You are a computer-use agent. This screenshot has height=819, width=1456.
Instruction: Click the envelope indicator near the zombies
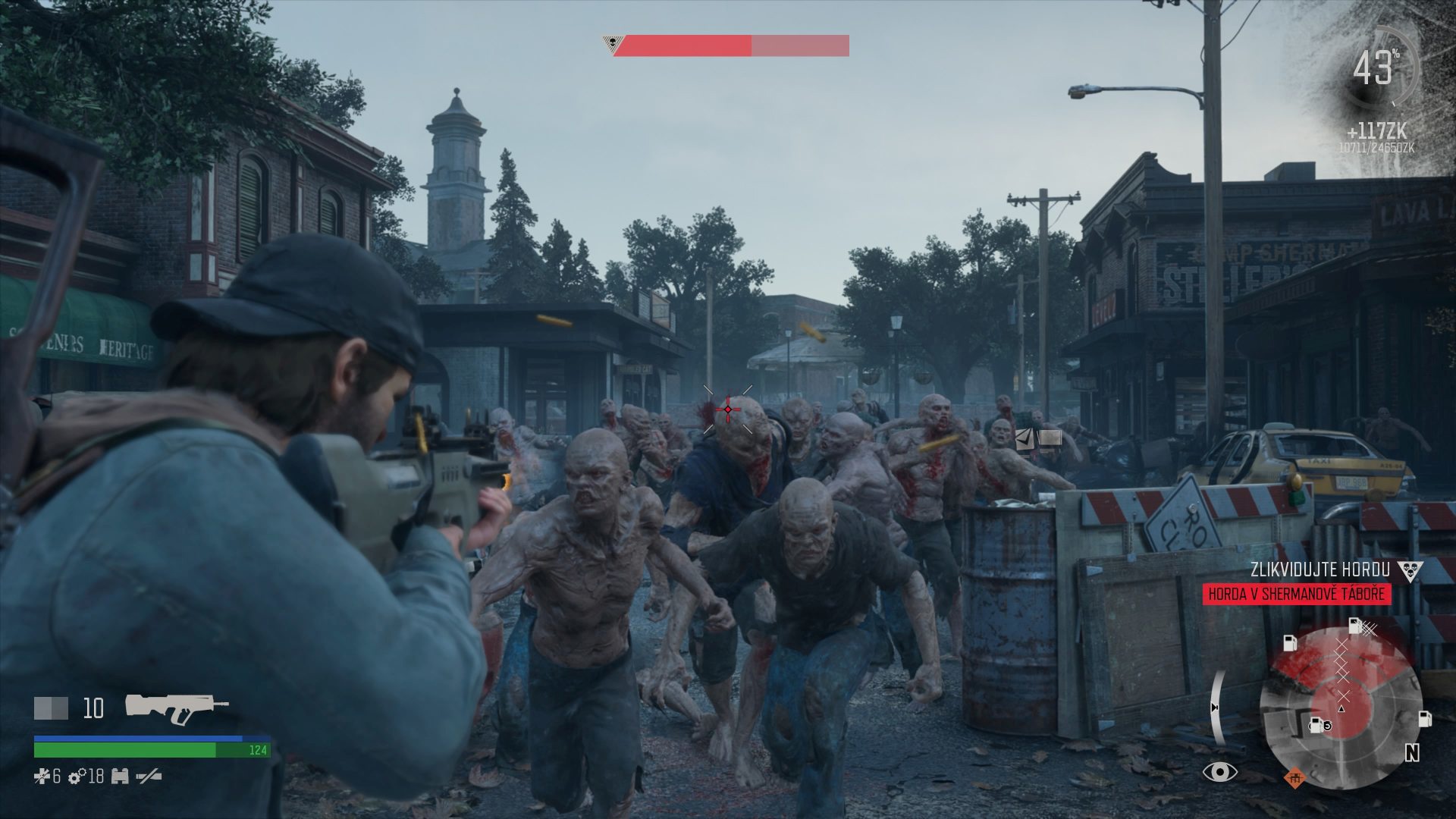pyautogui.click(x=1050, y=438)
